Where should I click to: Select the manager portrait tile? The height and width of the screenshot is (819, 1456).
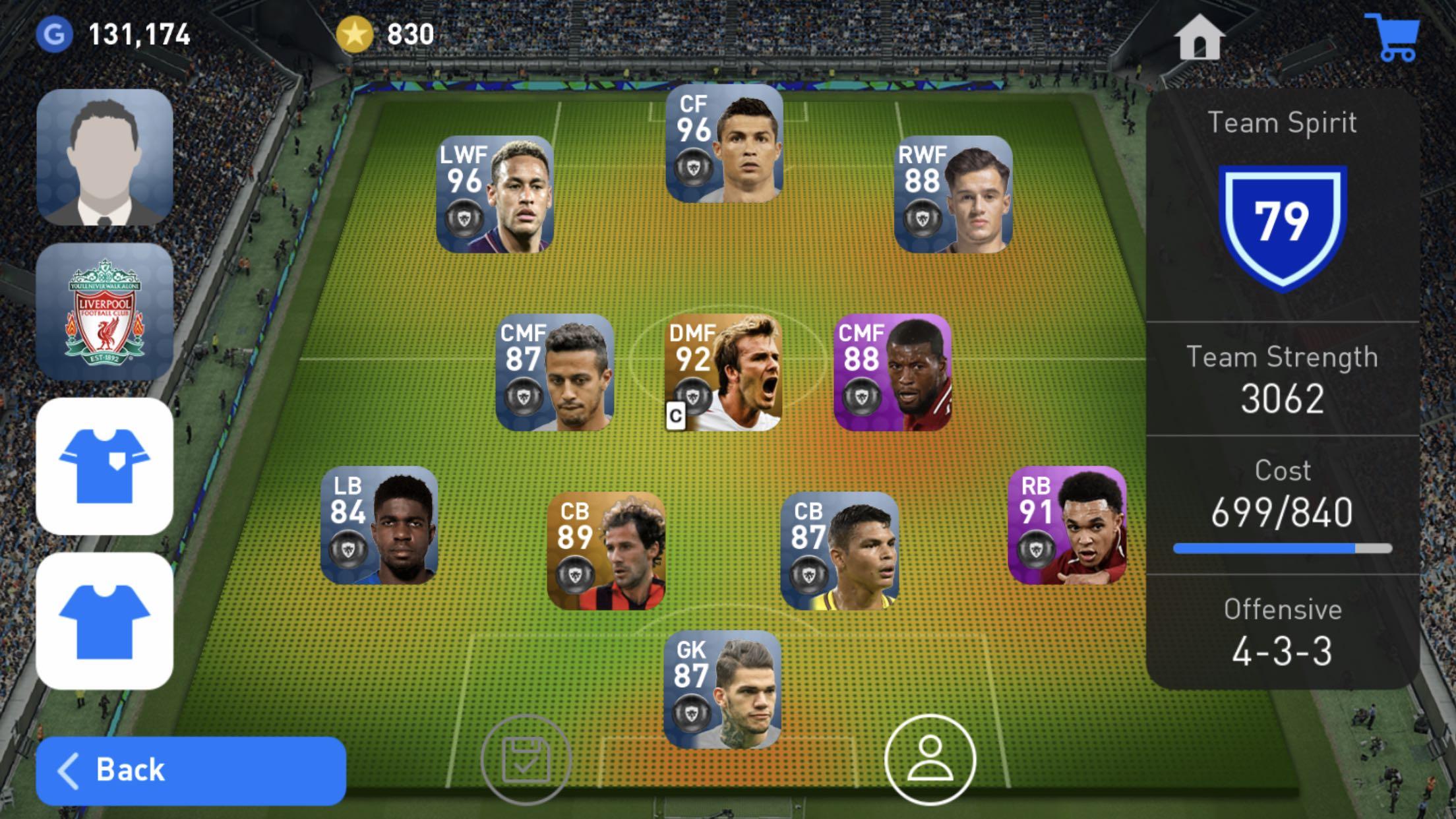coord(105,158)
